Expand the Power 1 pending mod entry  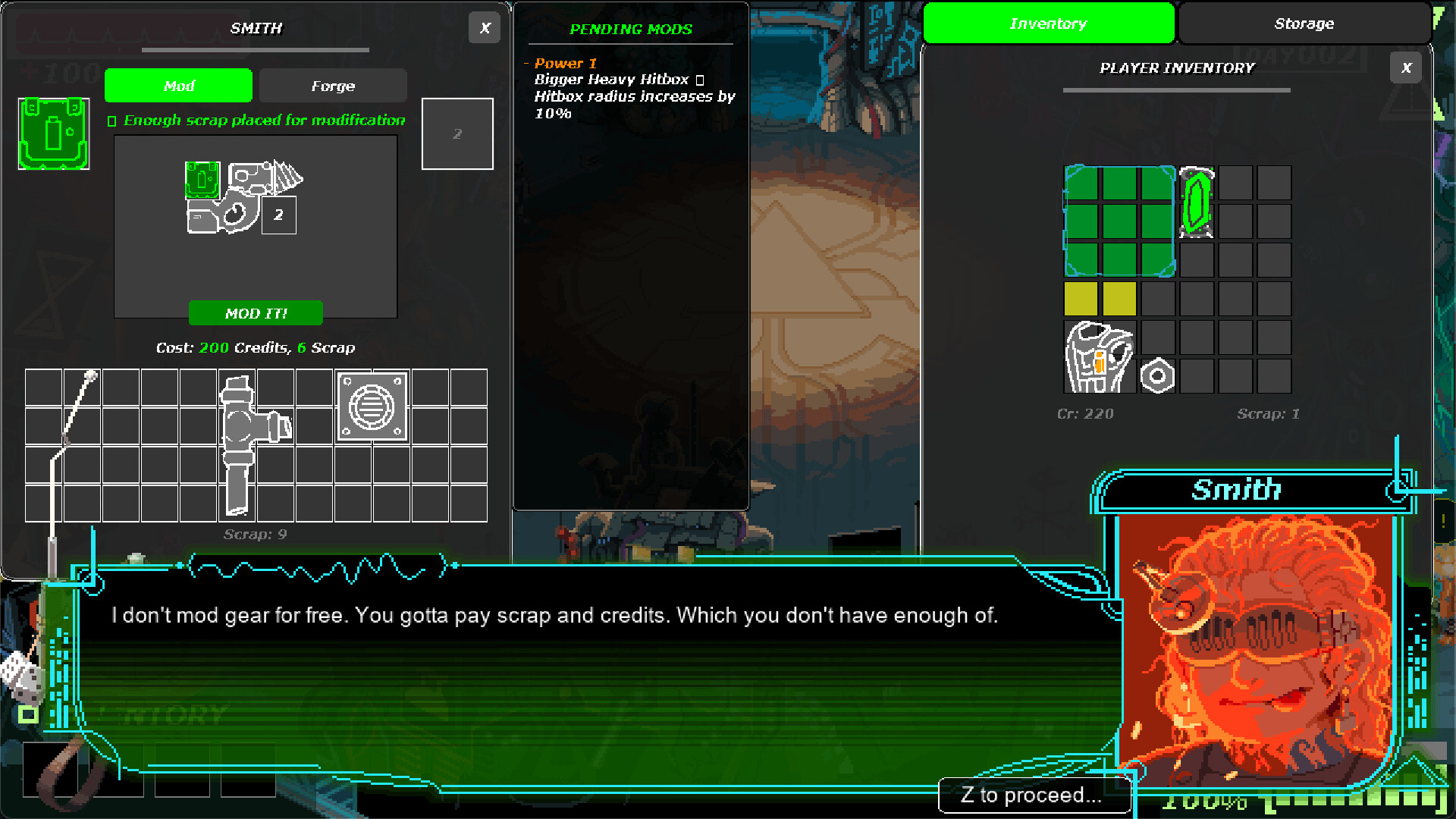(564, 64)
